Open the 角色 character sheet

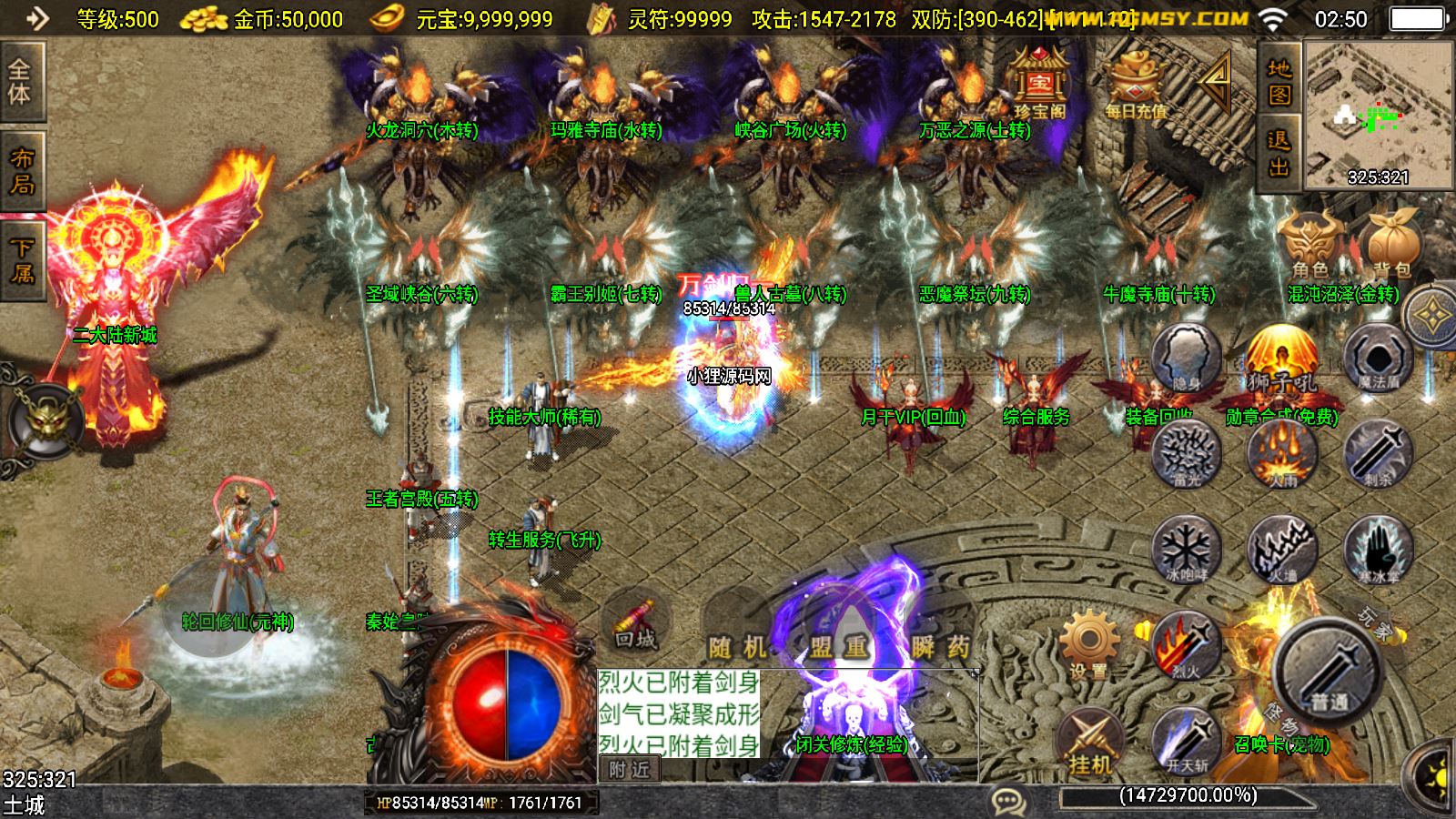pyautogui.click(x=1309, y=244)
